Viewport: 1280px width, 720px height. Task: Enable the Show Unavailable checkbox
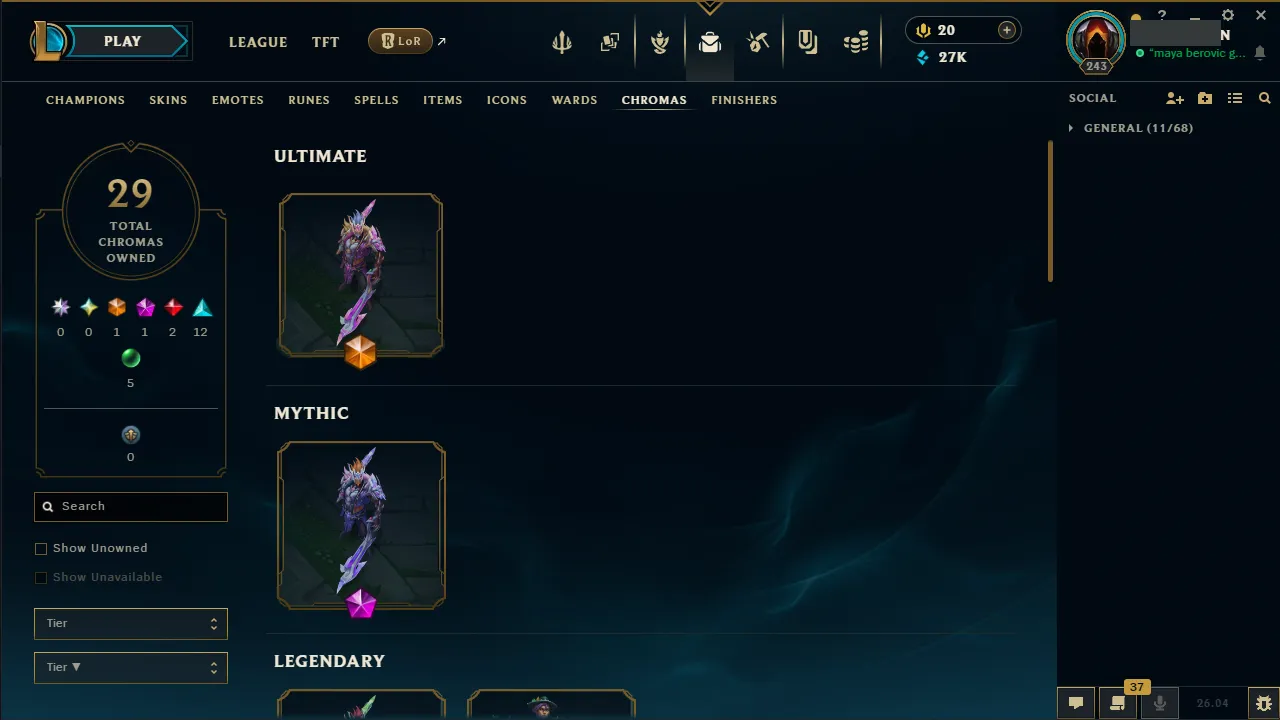tap(41, 577)
